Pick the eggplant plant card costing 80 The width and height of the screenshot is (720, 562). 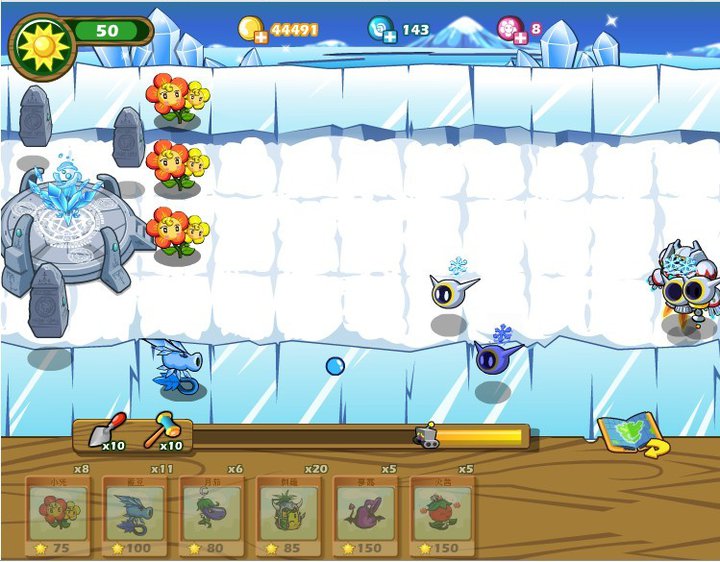(x=212, y=515)
